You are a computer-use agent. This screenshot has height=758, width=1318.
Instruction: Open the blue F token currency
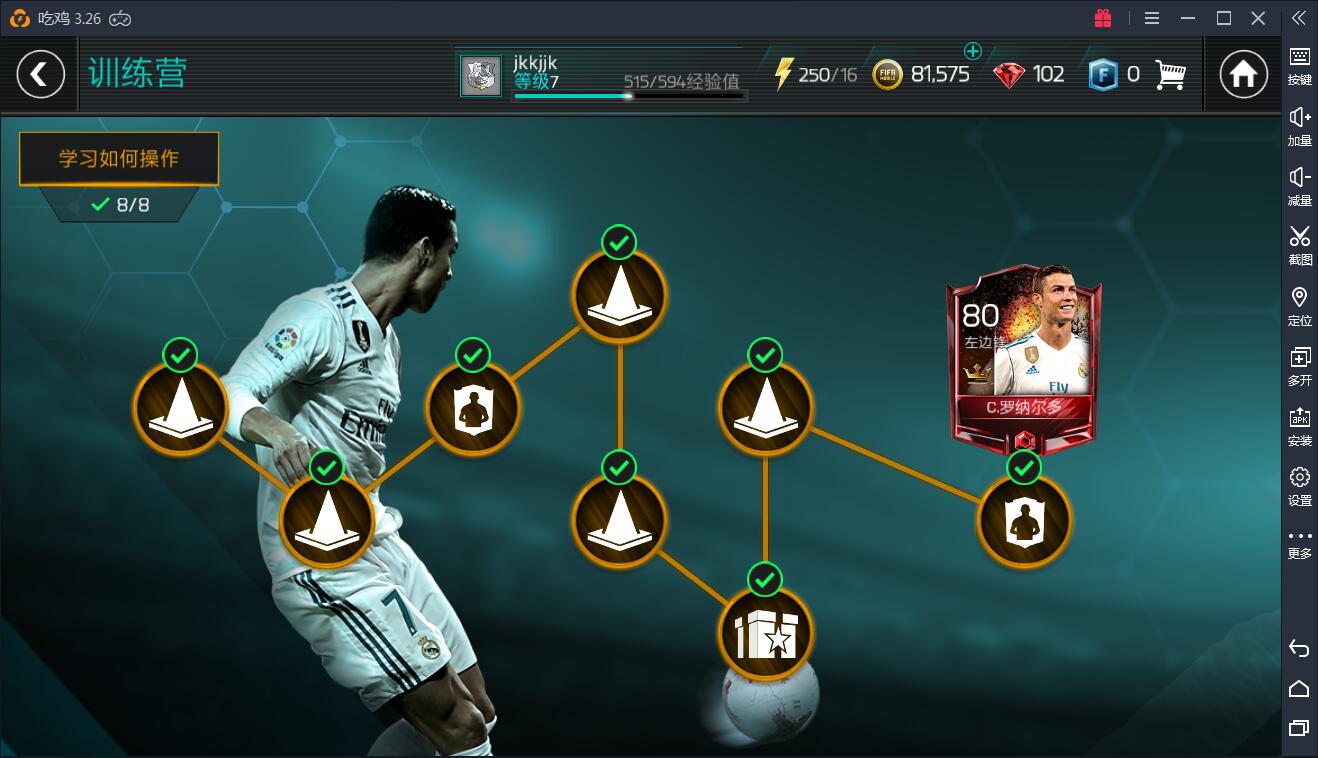[1102, 75]
